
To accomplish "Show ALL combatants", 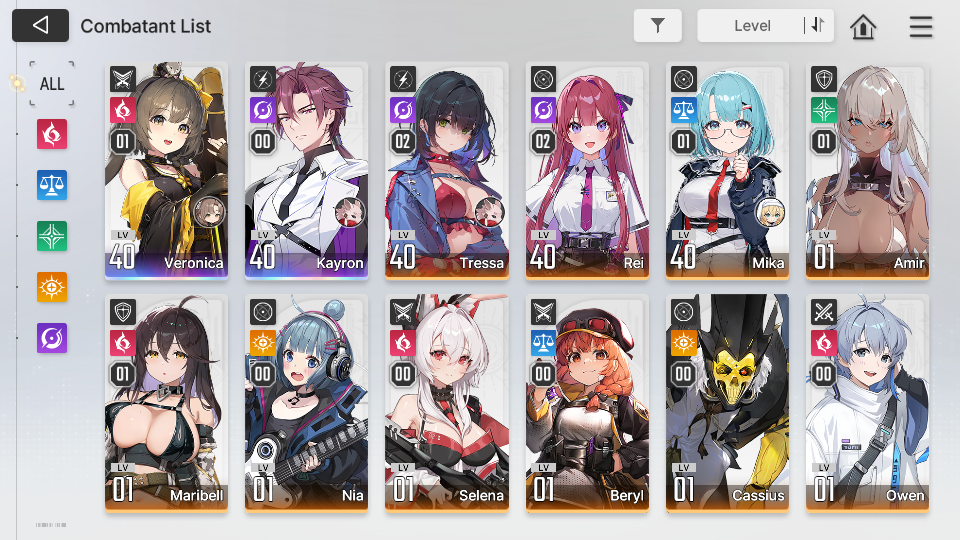I will click(52, 84).
